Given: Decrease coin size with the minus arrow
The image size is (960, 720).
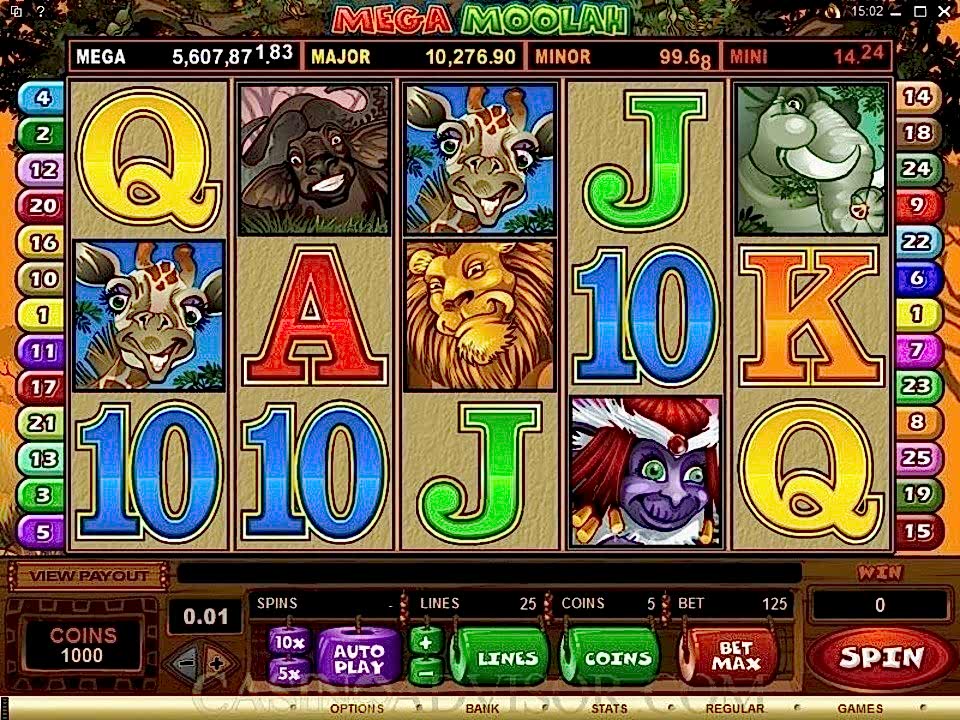Looking at the screenshot, I should coord(184,662).
